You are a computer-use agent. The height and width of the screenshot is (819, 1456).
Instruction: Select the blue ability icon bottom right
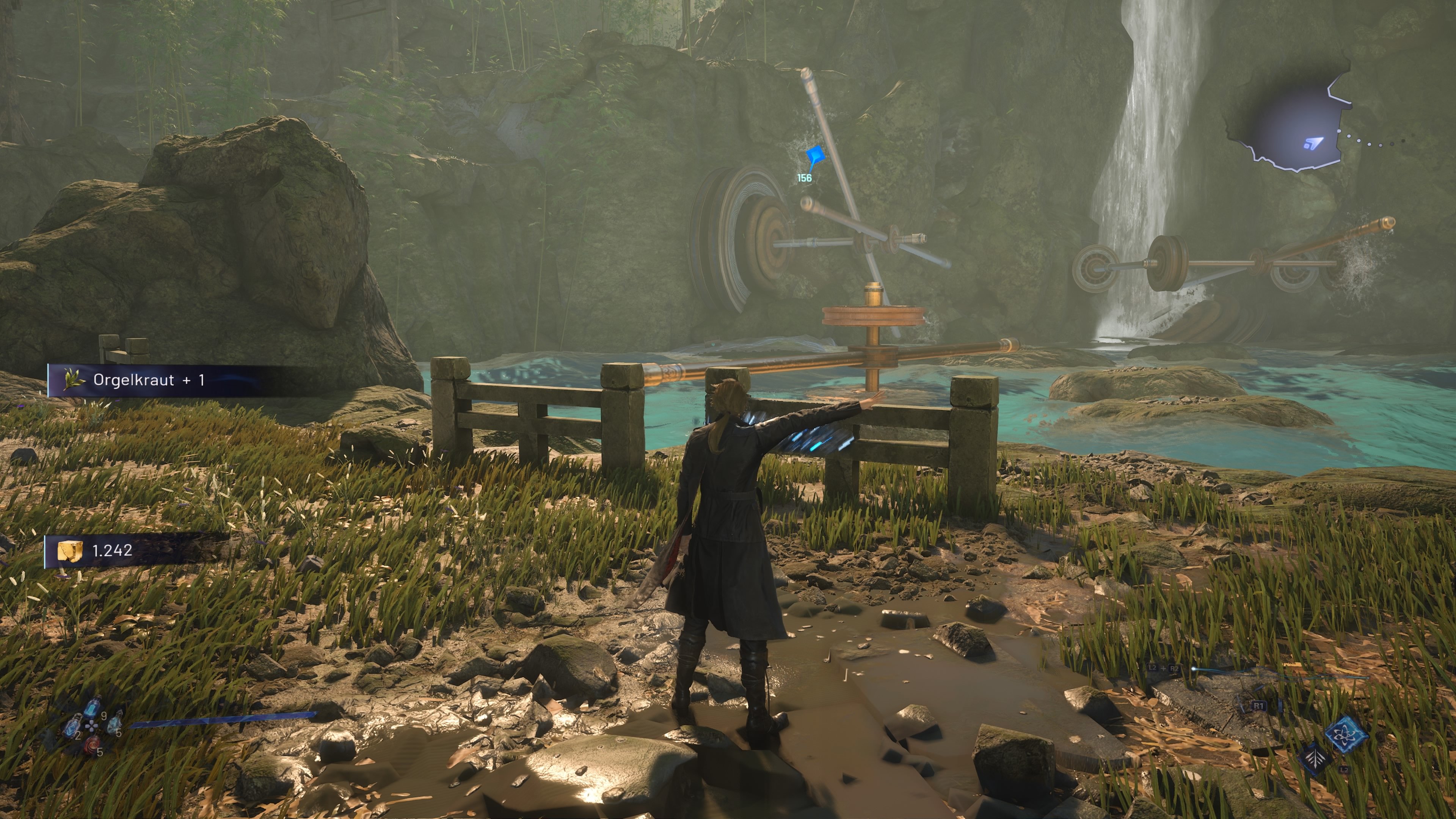pyautogui.click(x=1347, y=736)
